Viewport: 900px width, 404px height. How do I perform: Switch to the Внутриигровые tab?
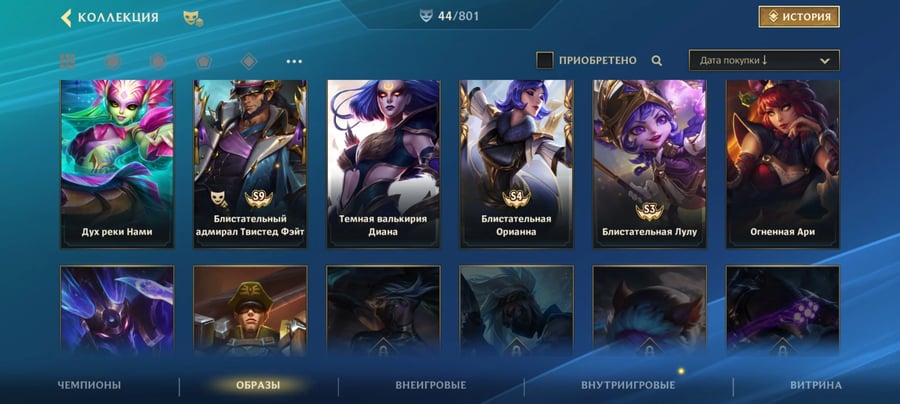627,385
